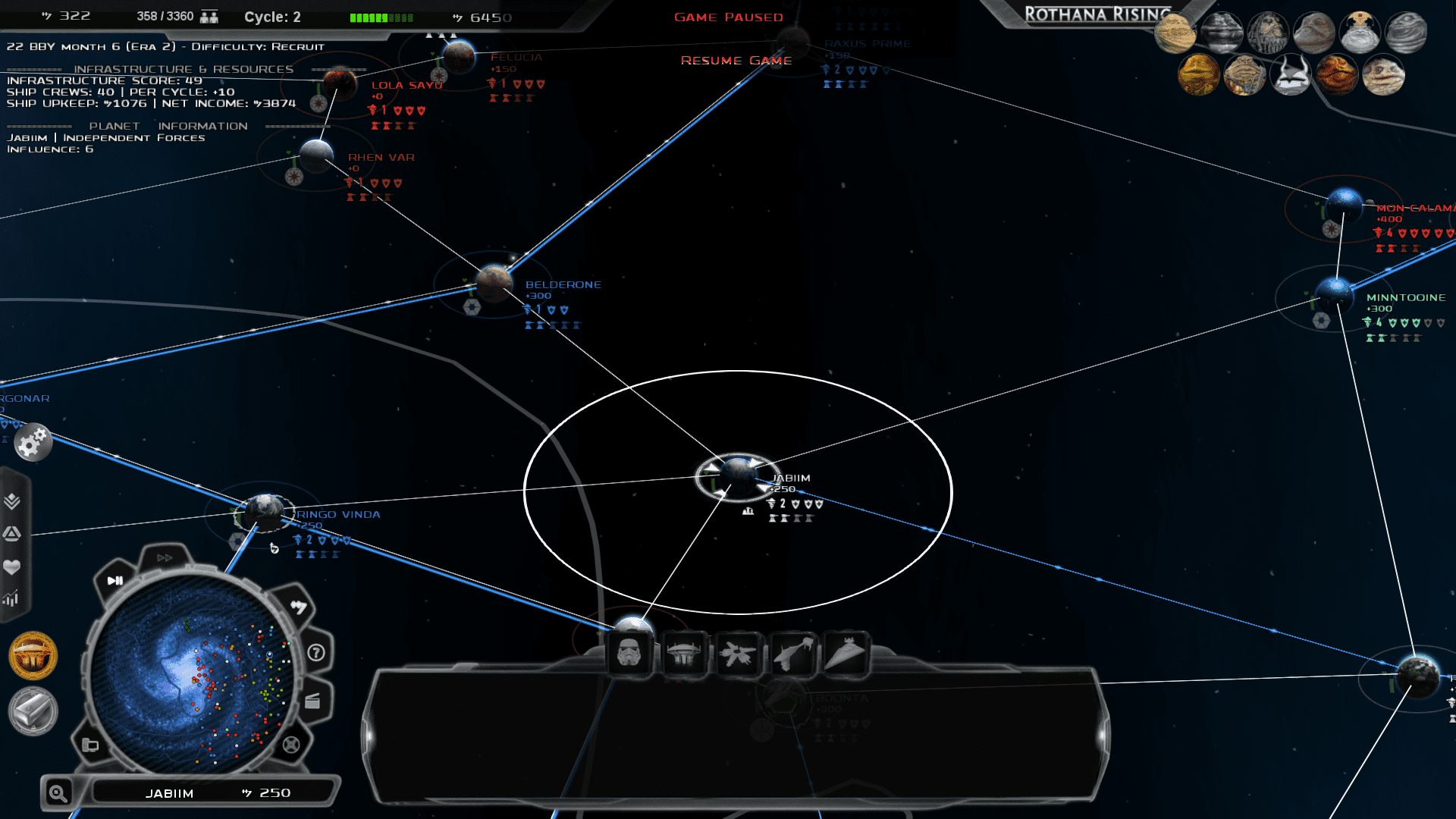Screen dimensions: 1456x819
Task: Click the silver ingot round icon
Action: point(33,711)
